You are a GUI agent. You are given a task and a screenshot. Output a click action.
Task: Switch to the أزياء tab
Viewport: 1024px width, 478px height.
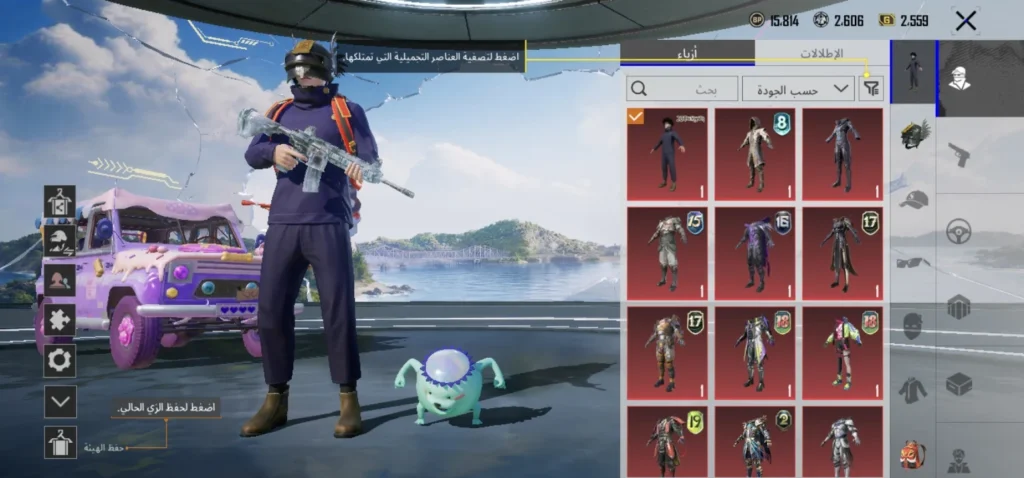pos(687,53)
